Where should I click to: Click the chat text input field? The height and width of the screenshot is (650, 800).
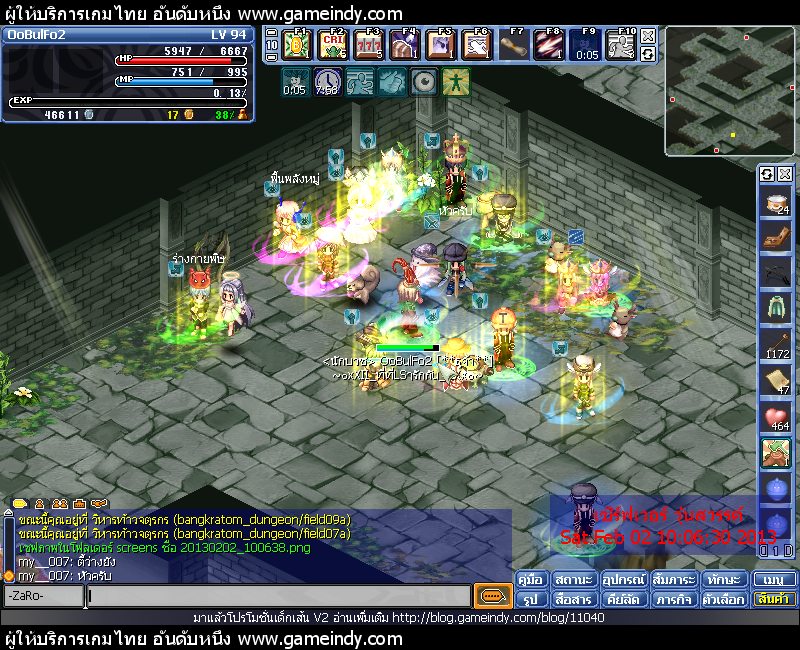pos(278,596)
